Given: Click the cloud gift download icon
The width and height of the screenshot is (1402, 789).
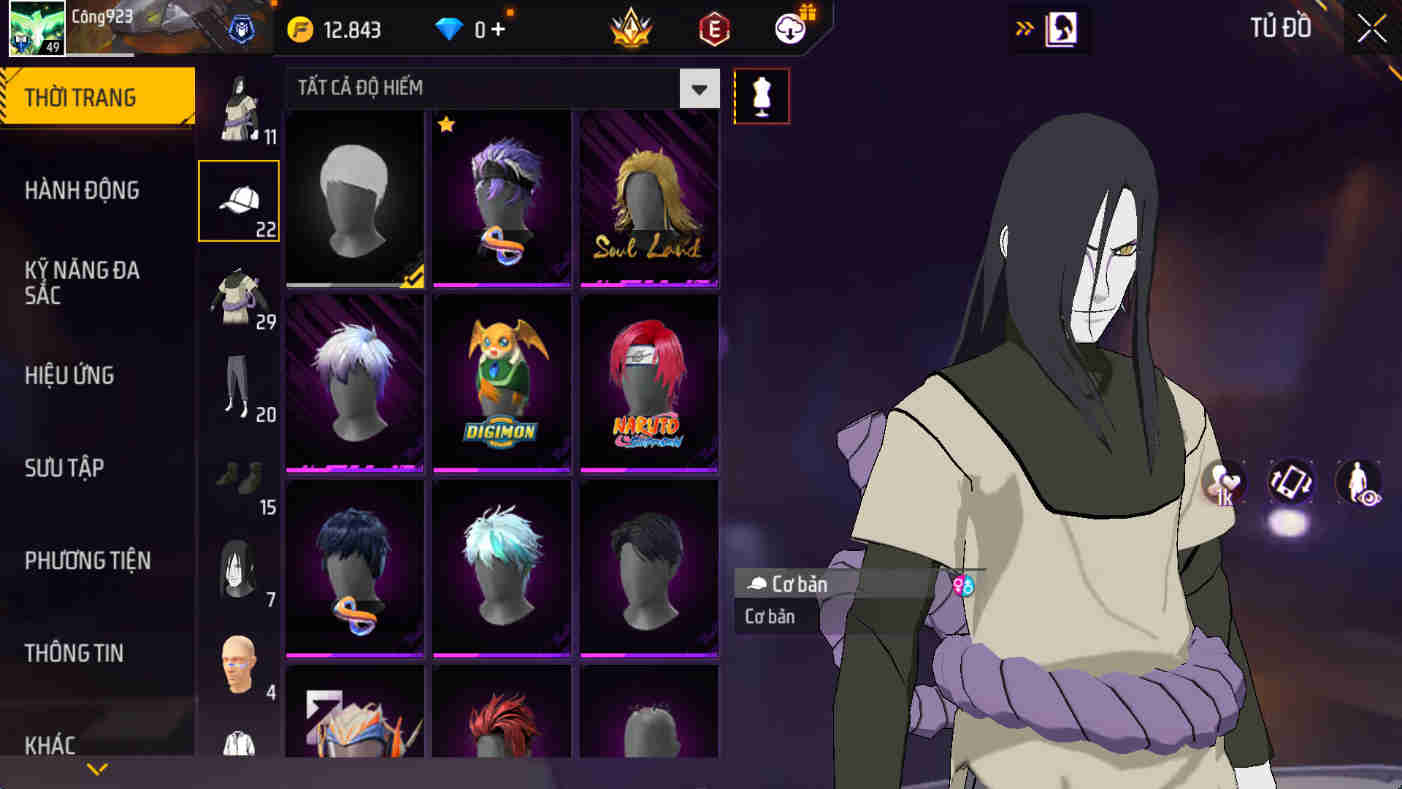Looking at the screenshot, I should click(787, 29).
